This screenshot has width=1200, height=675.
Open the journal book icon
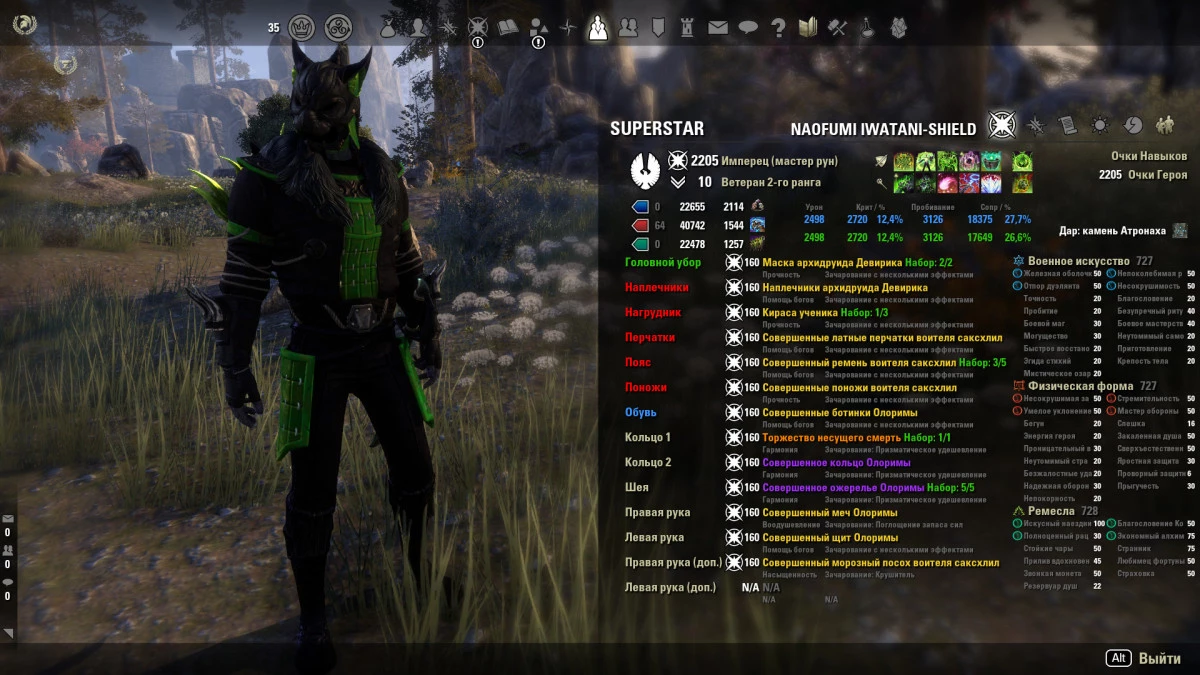click(508, 28)
